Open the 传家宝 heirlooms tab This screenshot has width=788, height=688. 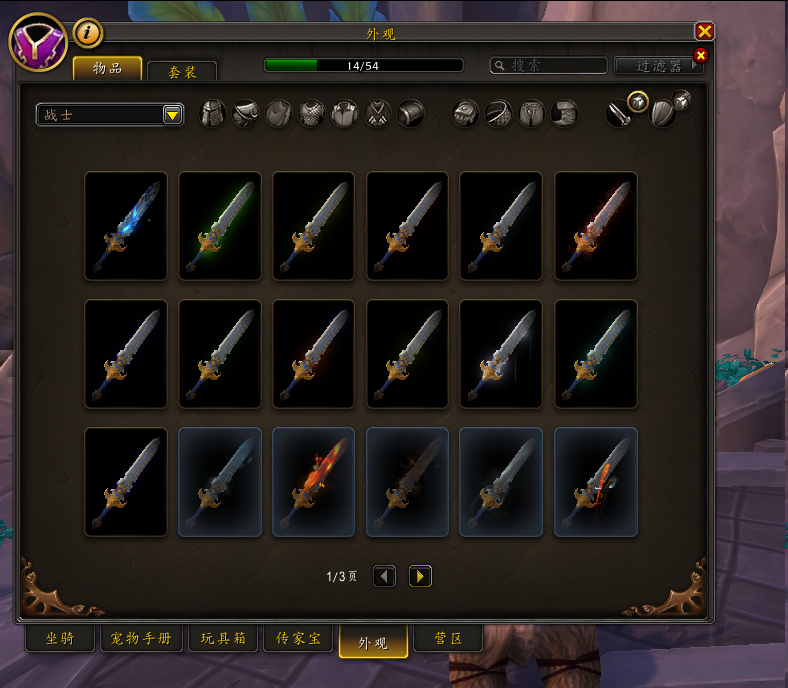(298, 638)
